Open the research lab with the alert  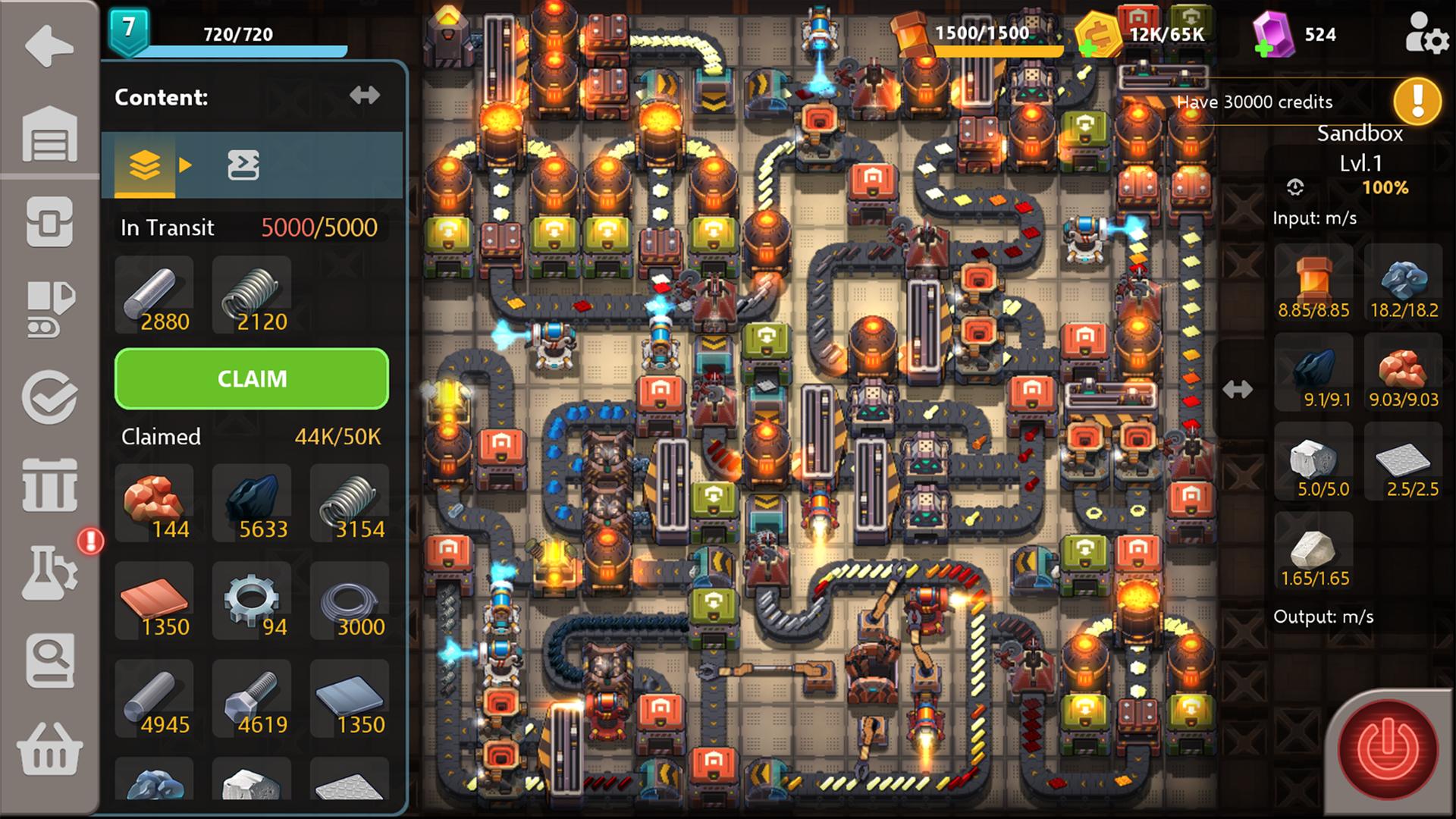(x=49, y=570)
